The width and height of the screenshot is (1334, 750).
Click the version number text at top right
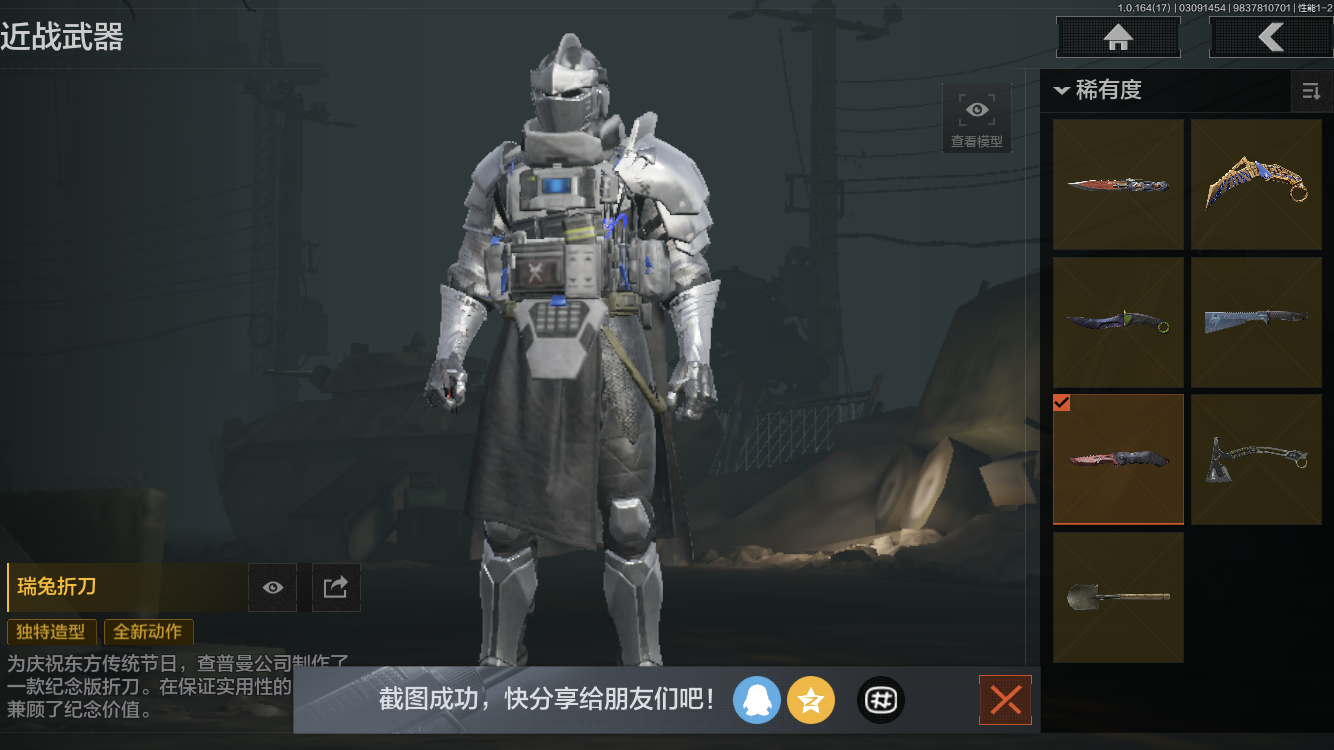pos(1146,8)
